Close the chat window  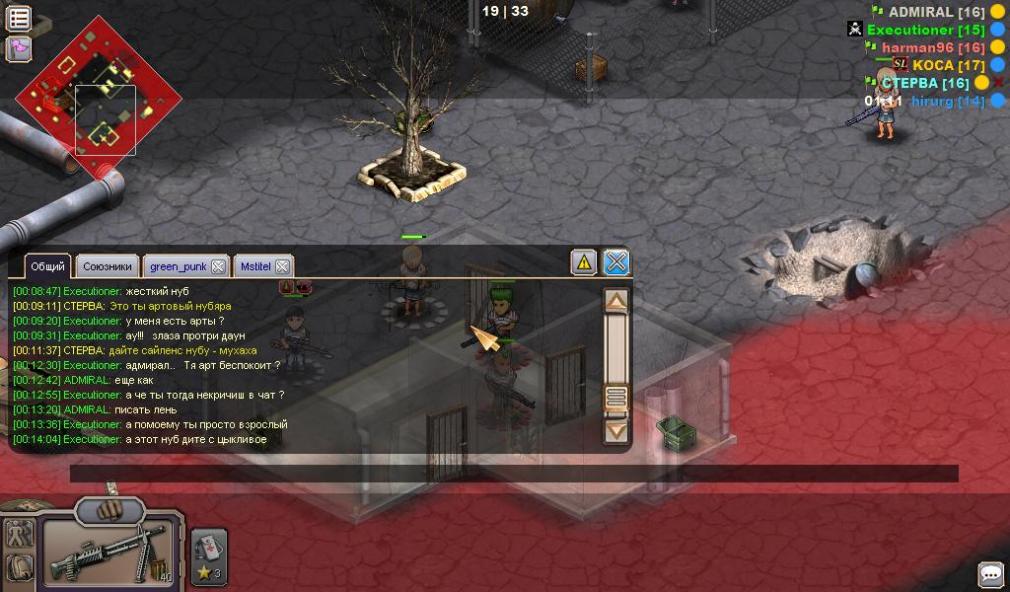pos(617,263)
